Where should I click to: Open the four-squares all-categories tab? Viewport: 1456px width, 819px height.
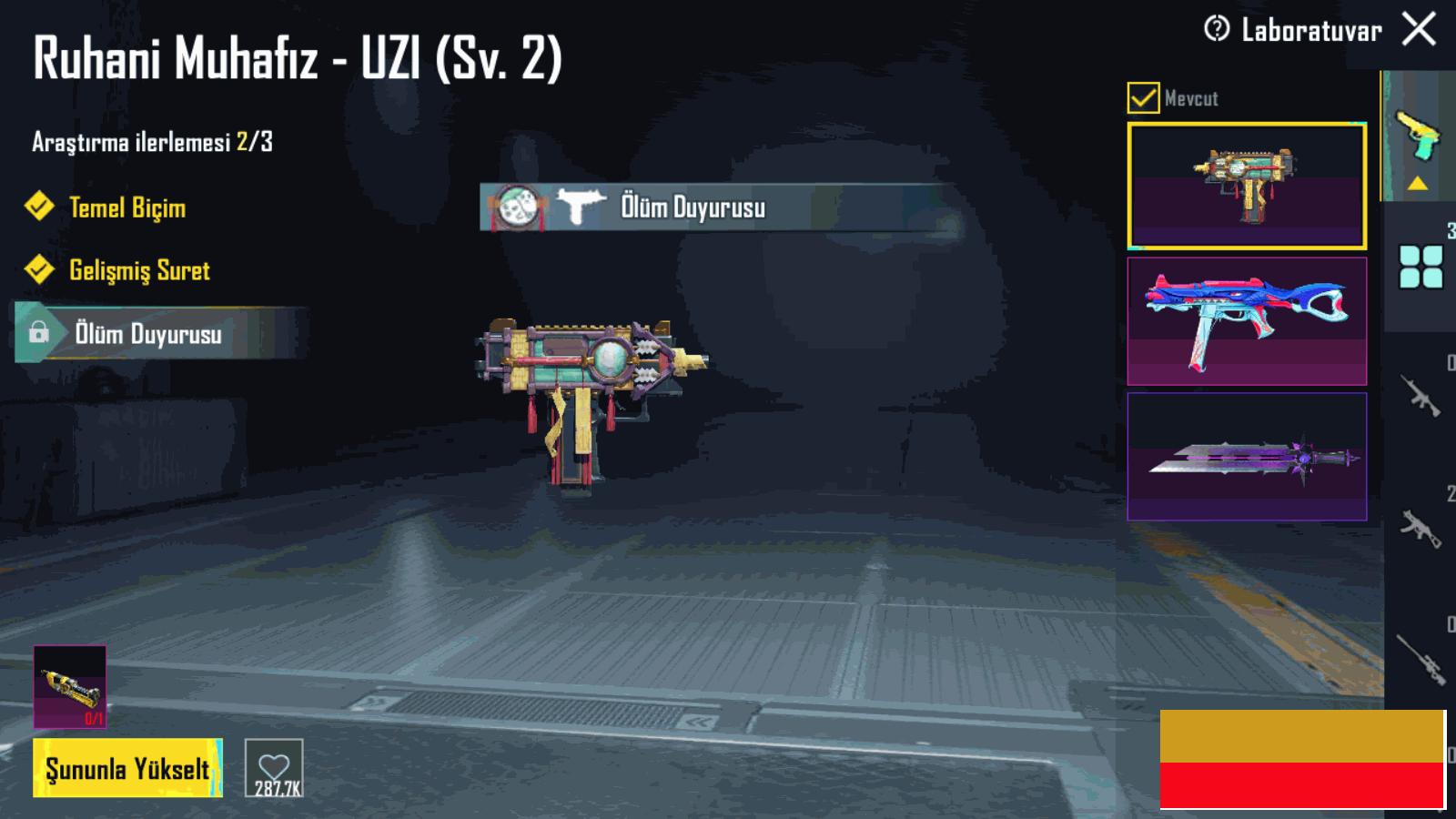[1421, 267]
